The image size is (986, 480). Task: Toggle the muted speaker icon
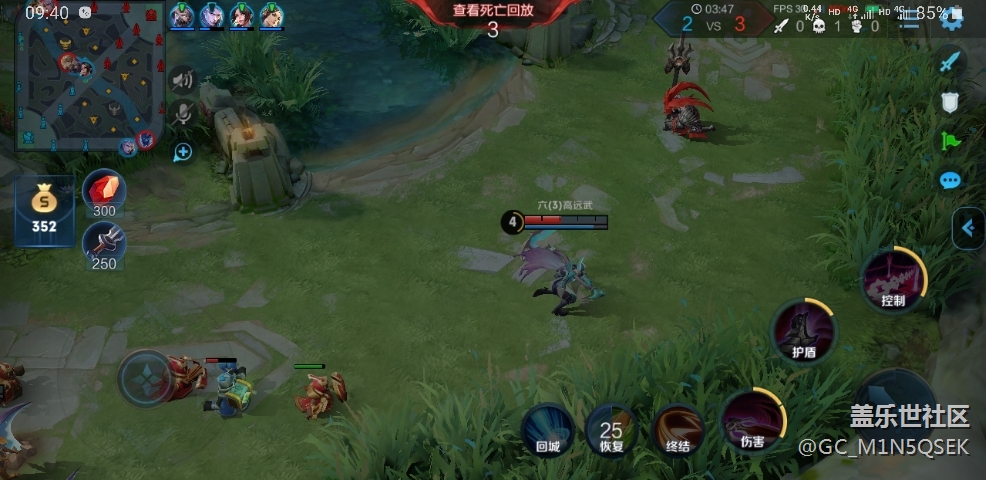coord(182,80)
